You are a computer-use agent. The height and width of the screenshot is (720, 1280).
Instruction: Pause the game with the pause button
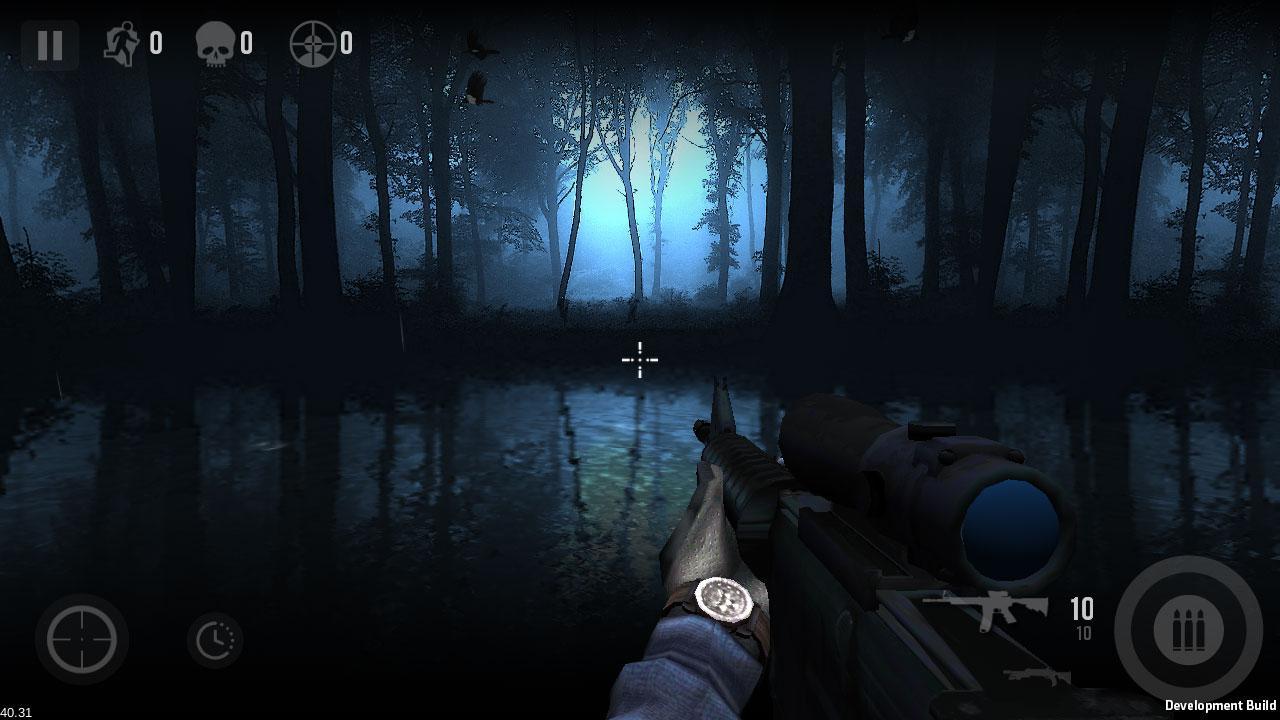click(x=50, y=45)
